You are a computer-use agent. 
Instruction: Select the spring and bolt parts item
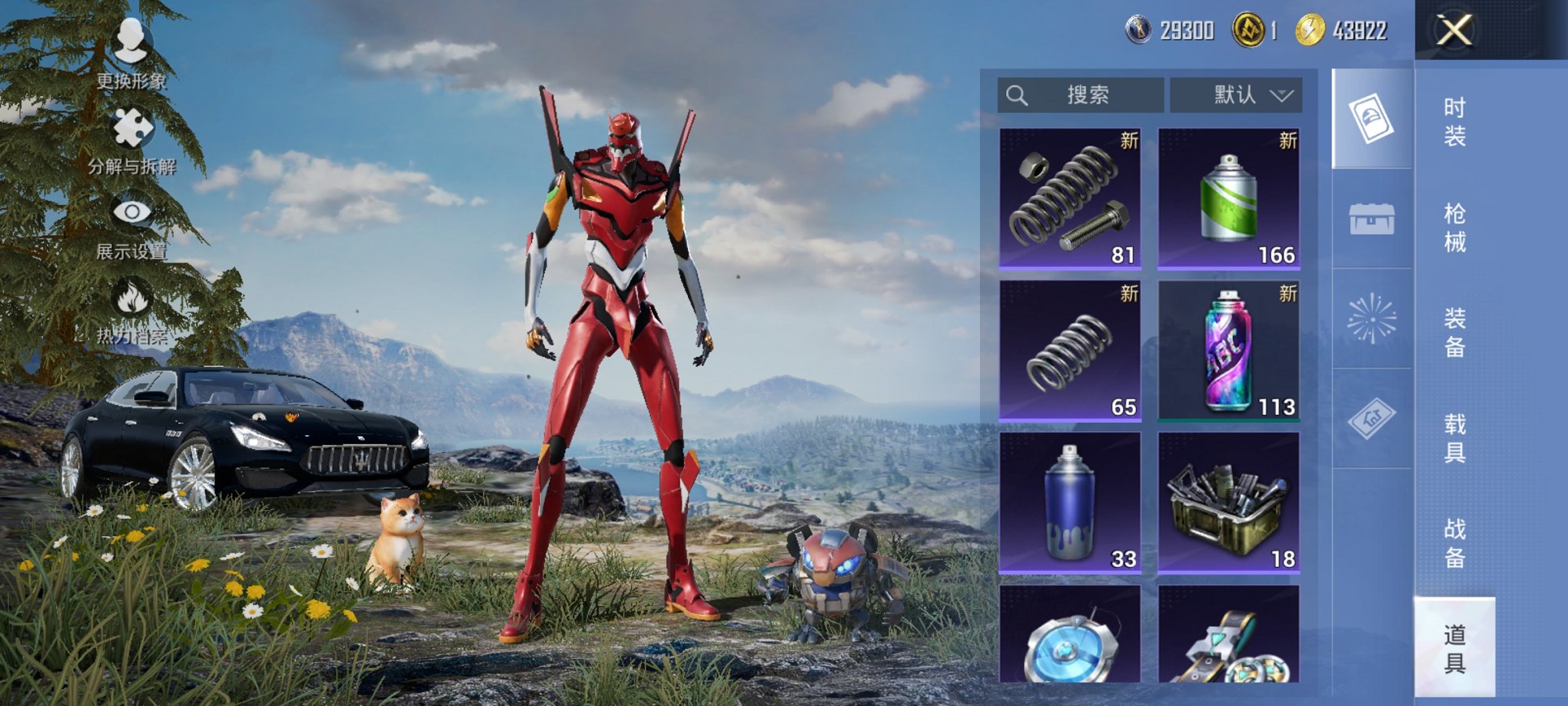[x=1070, y=198]
